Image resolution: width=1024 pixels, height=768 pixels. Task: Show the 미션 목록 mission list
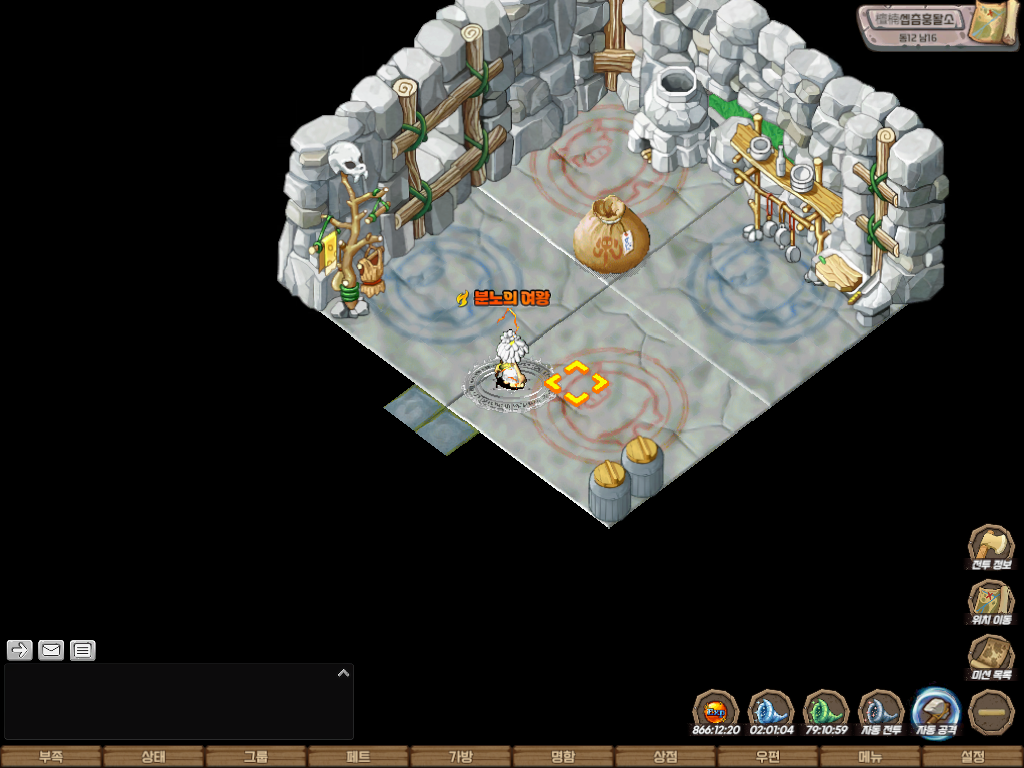pos(991,658)
